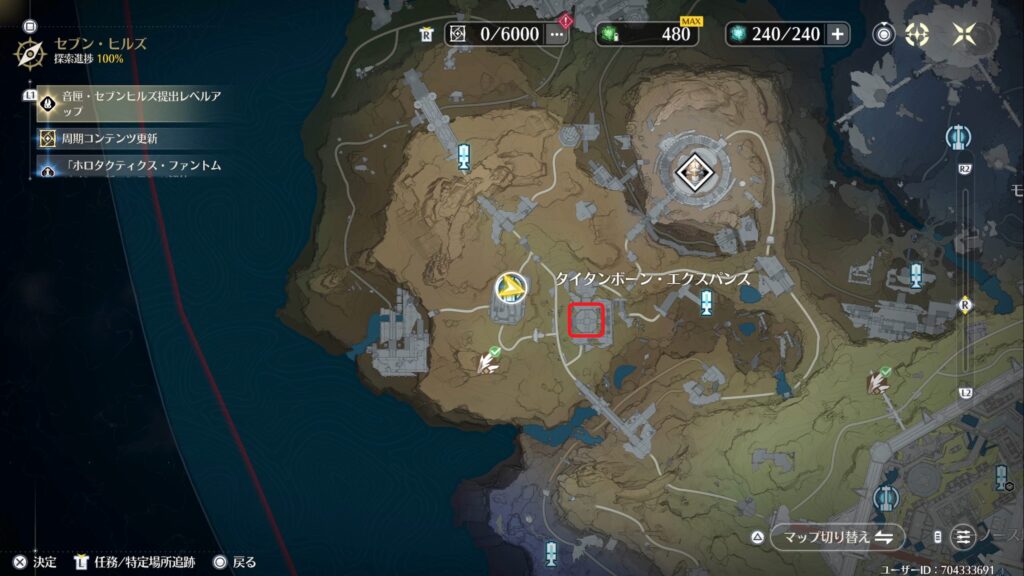Click the セブン・ヒルズ compass exploration icon
This screenshot has height=576, width=1024.
point(29,51)
